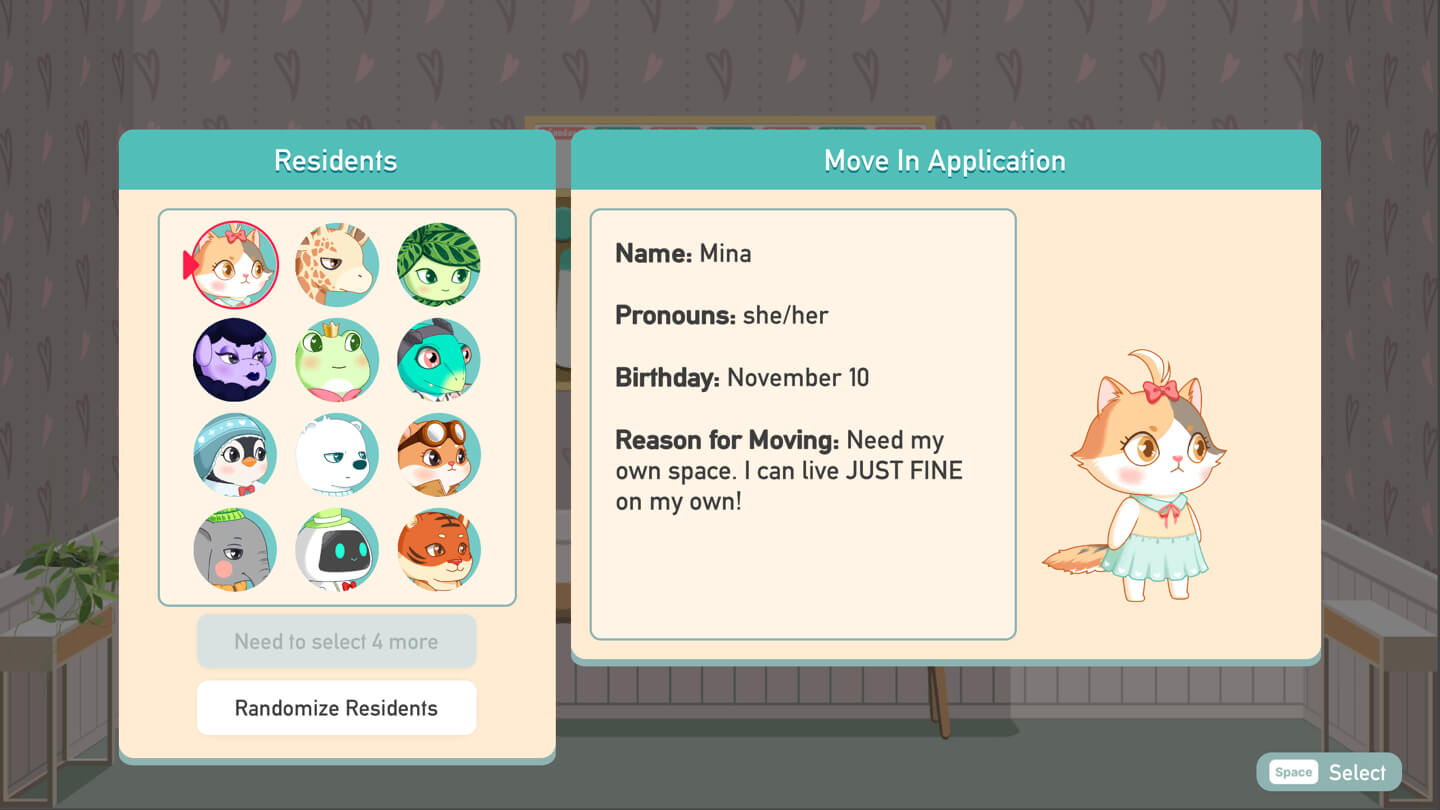Choose the white robot resident

pos(337,550)
